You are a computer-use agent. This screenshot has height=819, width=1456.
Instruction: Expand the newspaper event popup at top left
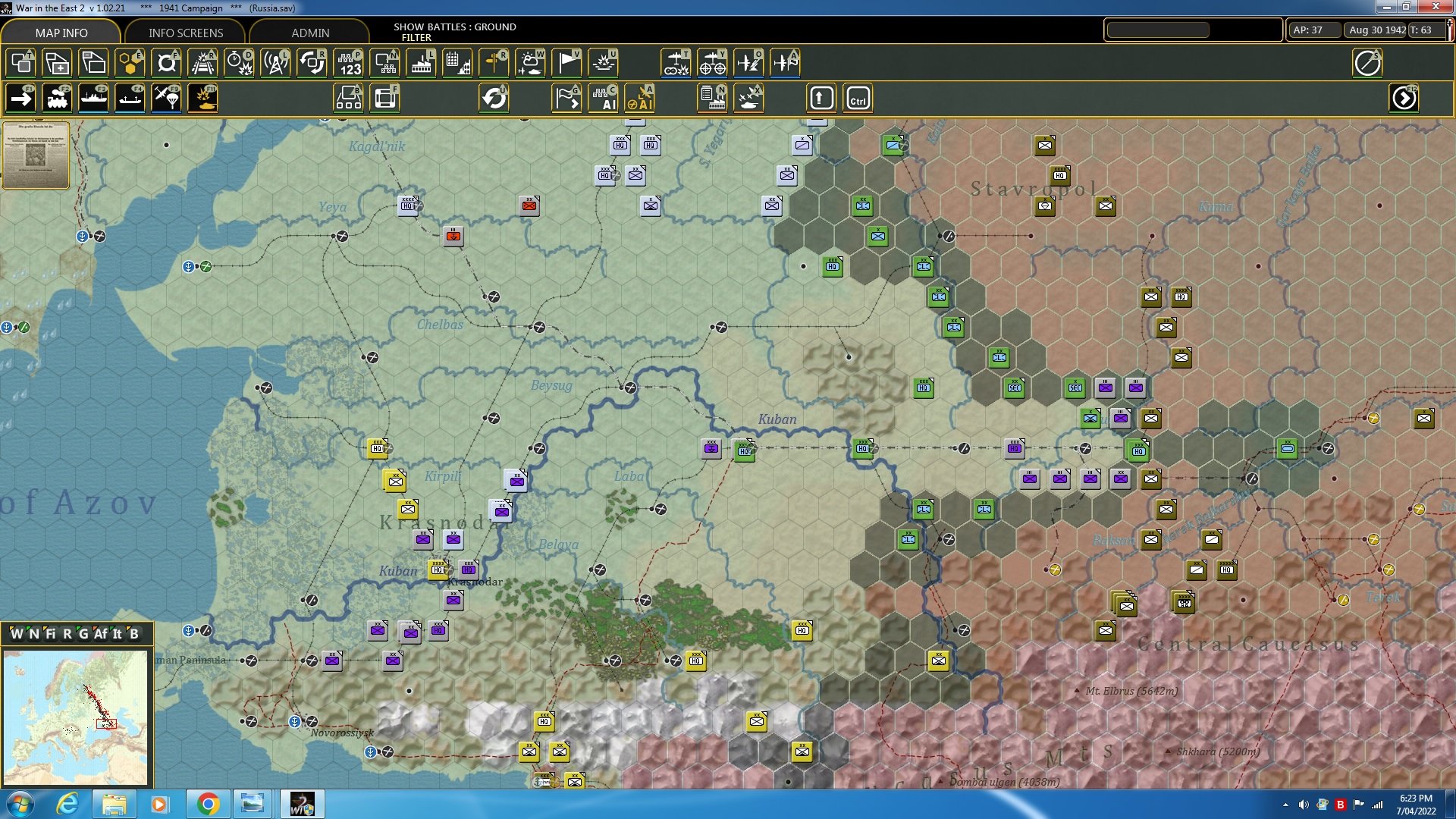point(36,155)
